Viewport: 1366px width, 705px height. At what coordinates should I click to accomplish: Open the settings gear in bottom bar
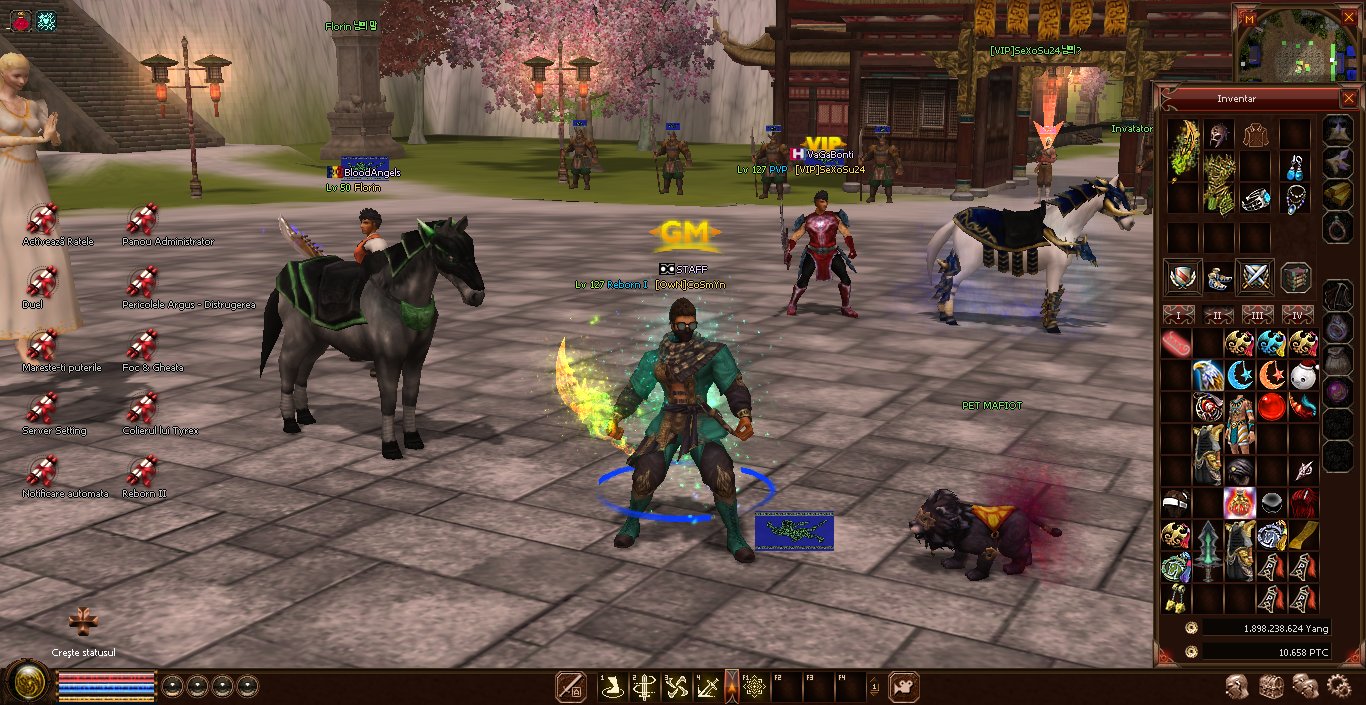coord(1338,686)
